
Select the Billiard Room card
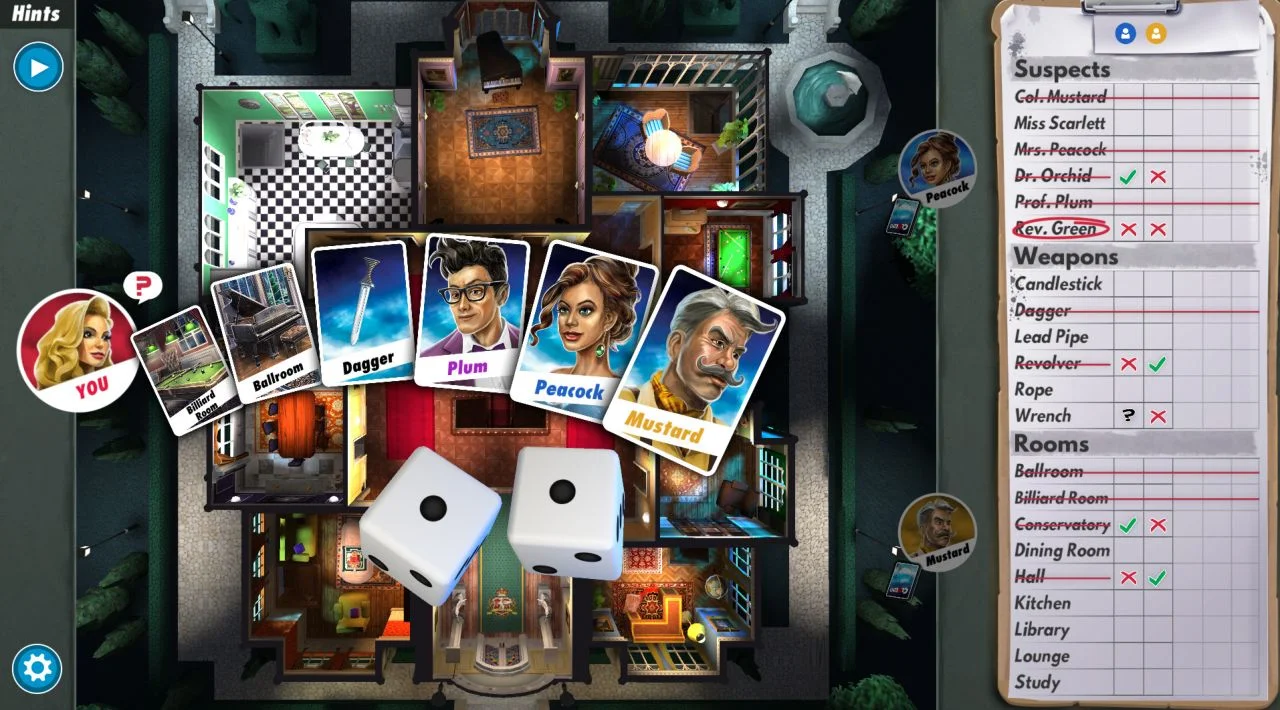click(178, 368)
